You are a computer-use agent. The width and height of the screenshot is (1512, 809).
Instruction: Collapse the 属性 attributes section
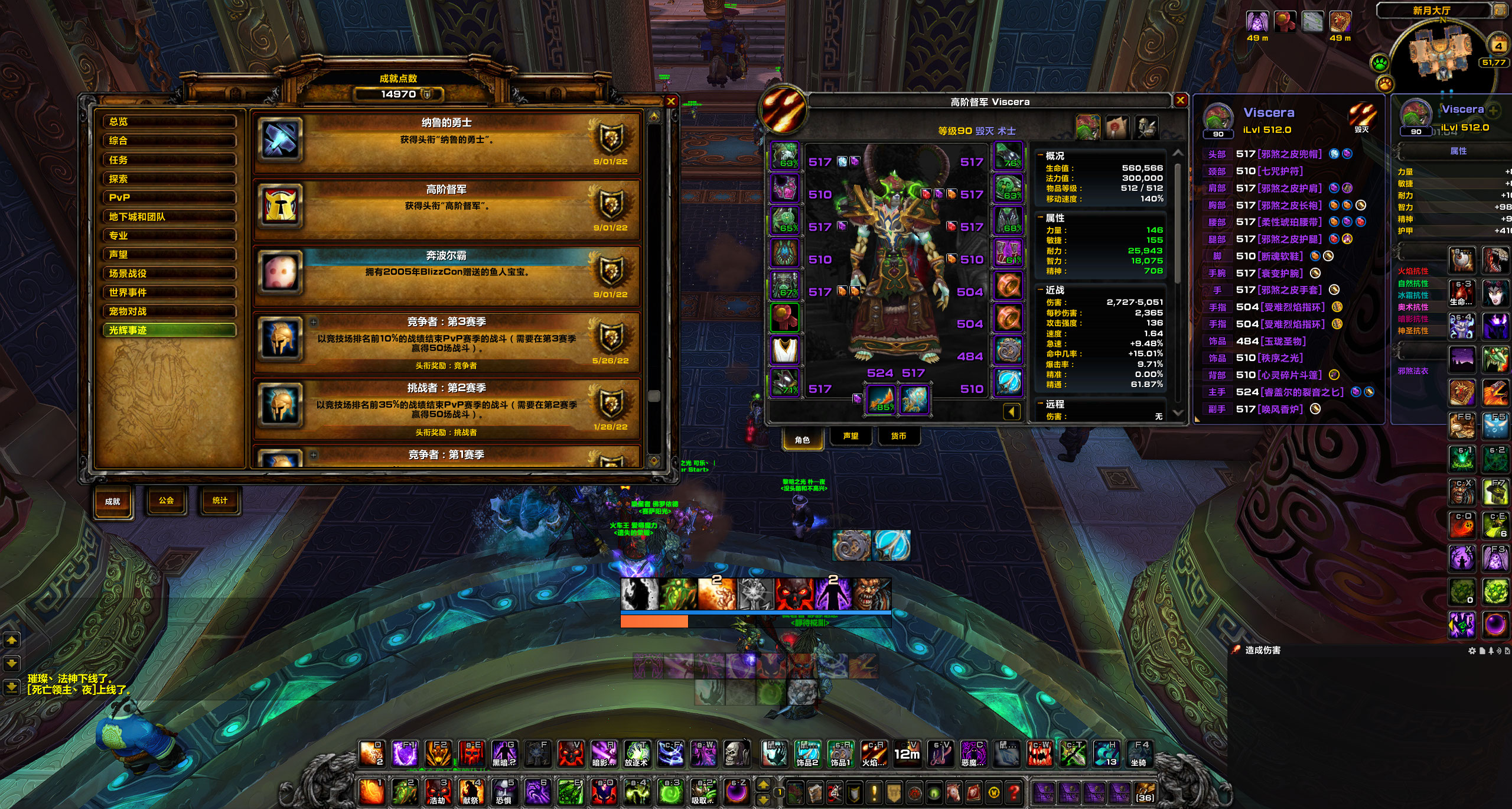(1040, 218)
